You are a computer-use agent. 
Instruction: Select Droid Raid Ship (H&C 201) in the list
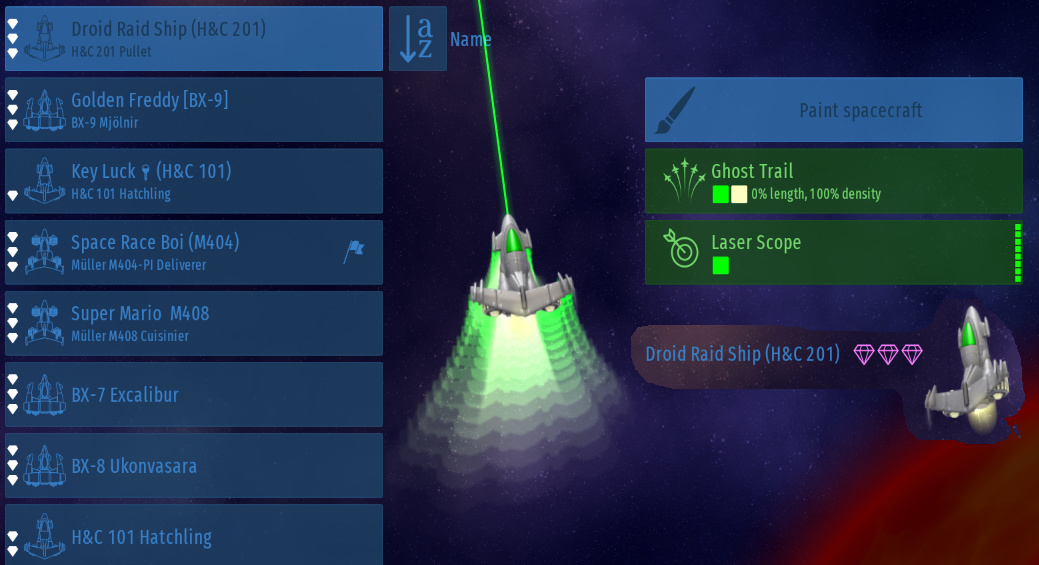tap(194, 38)
